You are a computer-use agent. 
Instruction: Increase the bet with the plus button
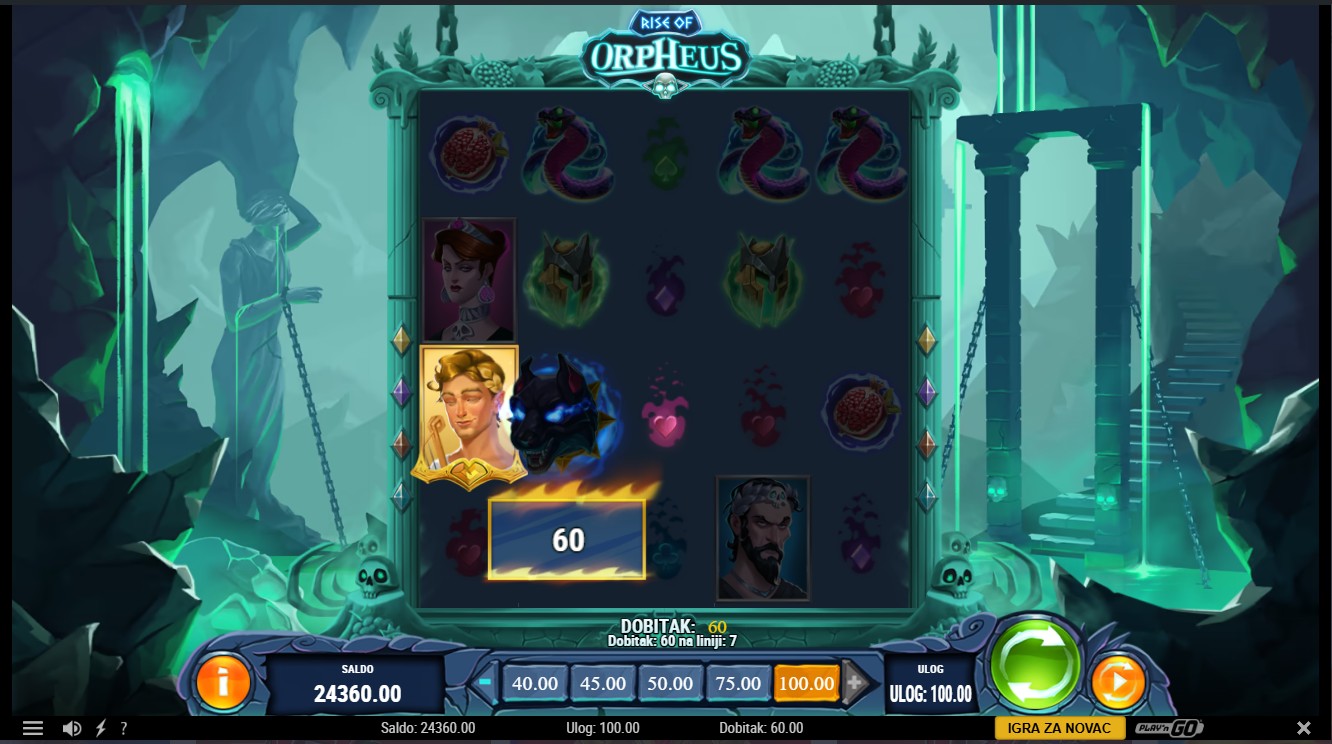click(854, 684)
